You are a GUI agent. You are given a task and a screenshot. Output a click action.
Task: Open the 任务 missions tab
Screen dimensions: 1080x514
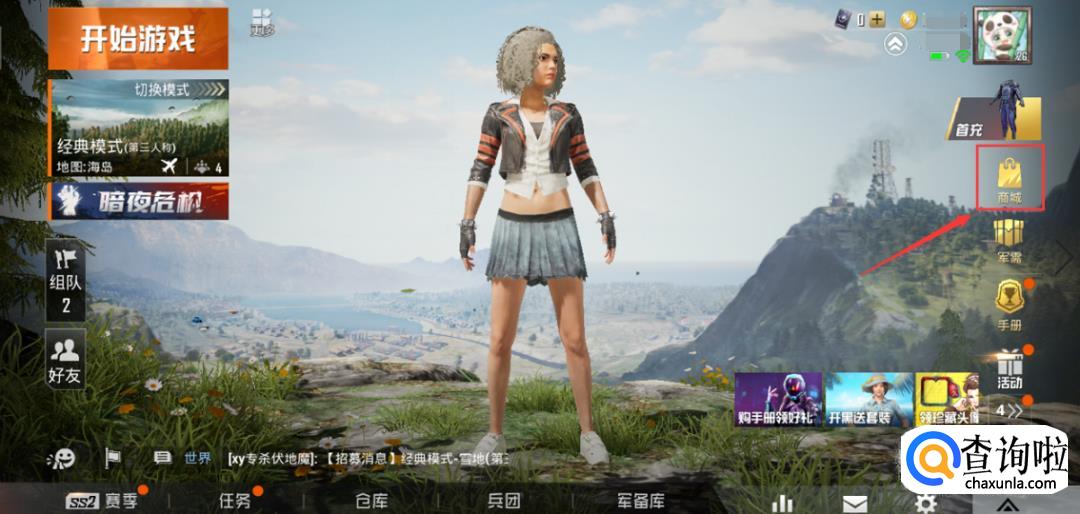235,500
